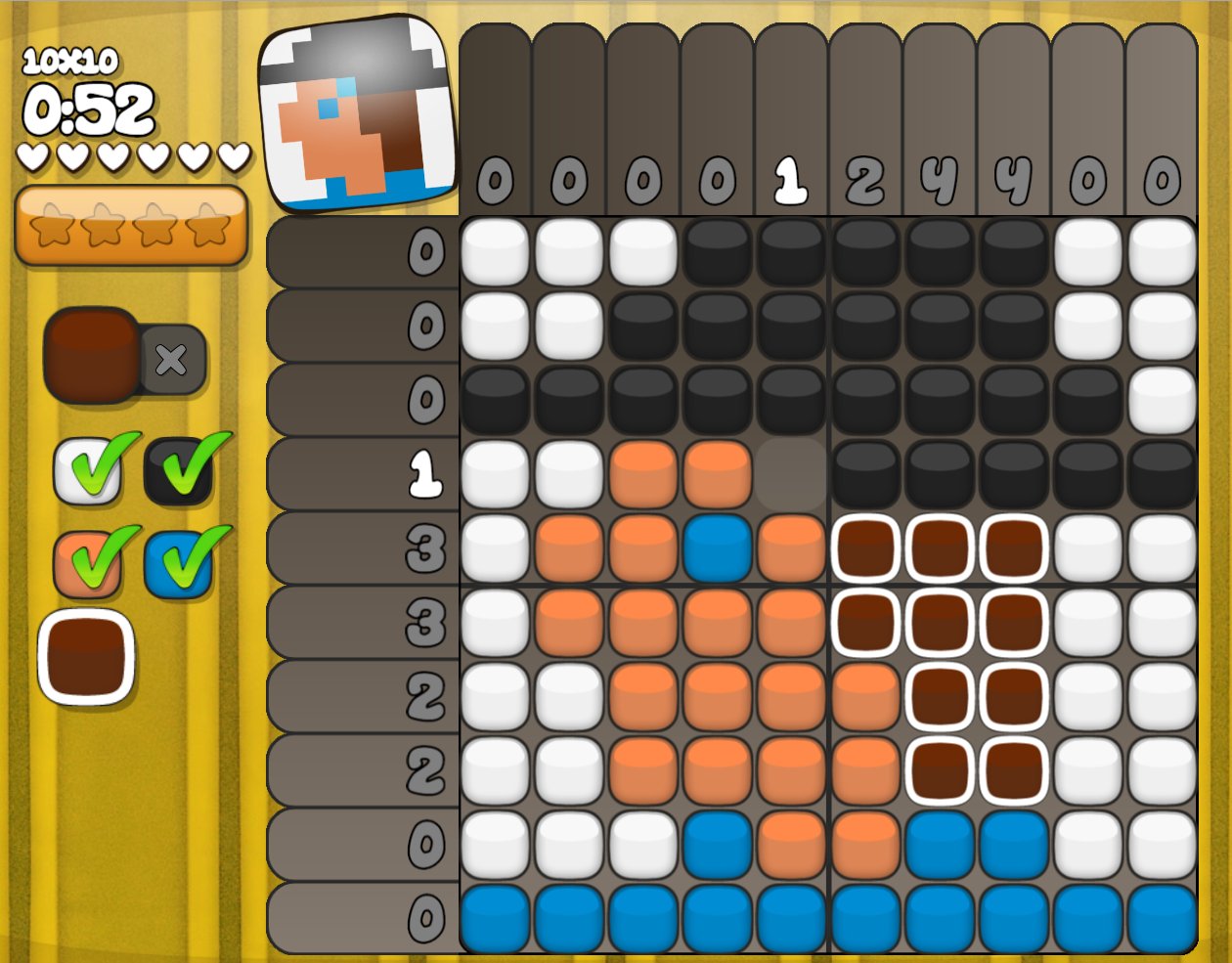Select the black color swatch
Image resolution: width=1232 pixels, height=963 pixels.
click(x=178, y=471)
